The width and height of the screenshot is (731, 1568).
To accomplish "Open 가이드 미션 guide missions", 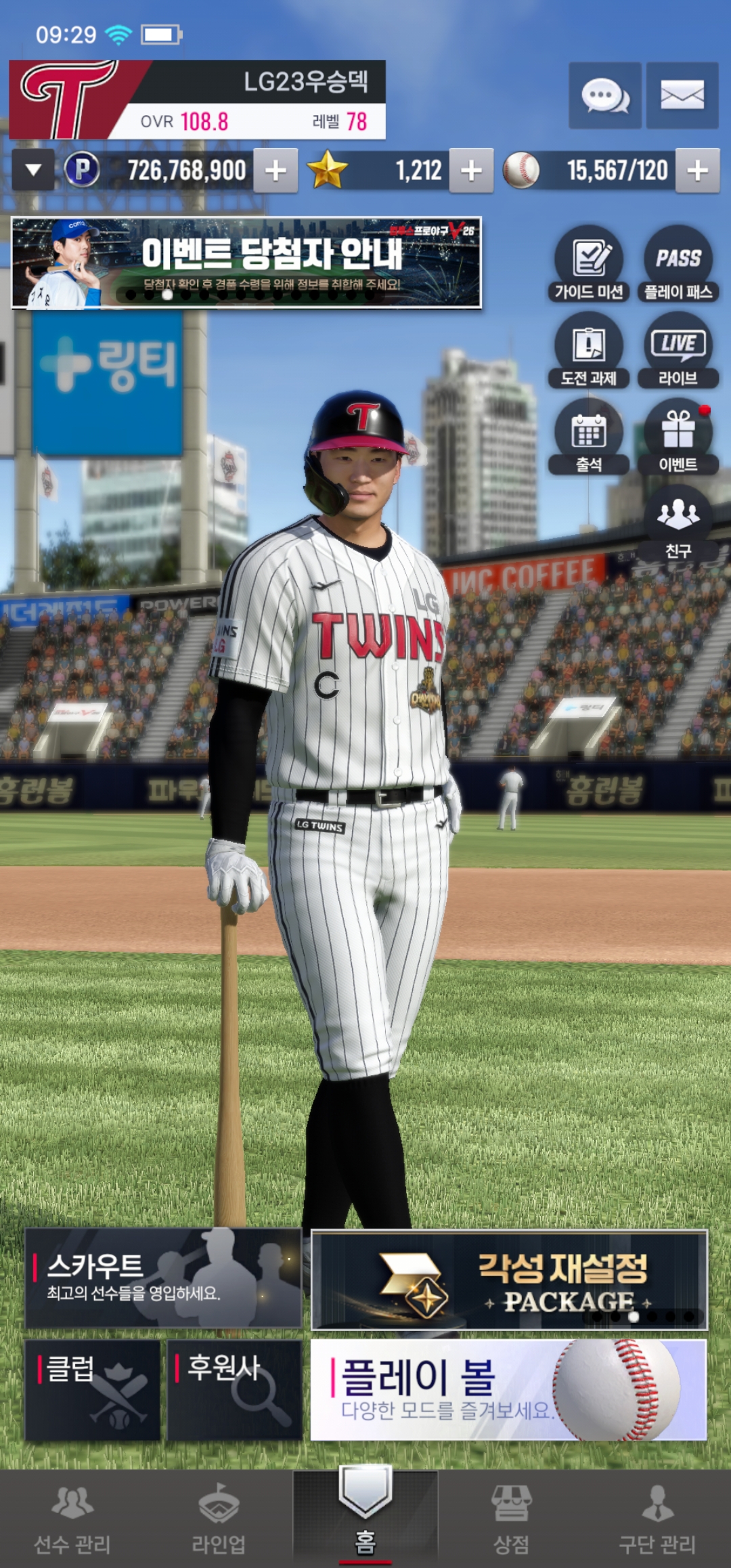I will (x=589, y=264).
